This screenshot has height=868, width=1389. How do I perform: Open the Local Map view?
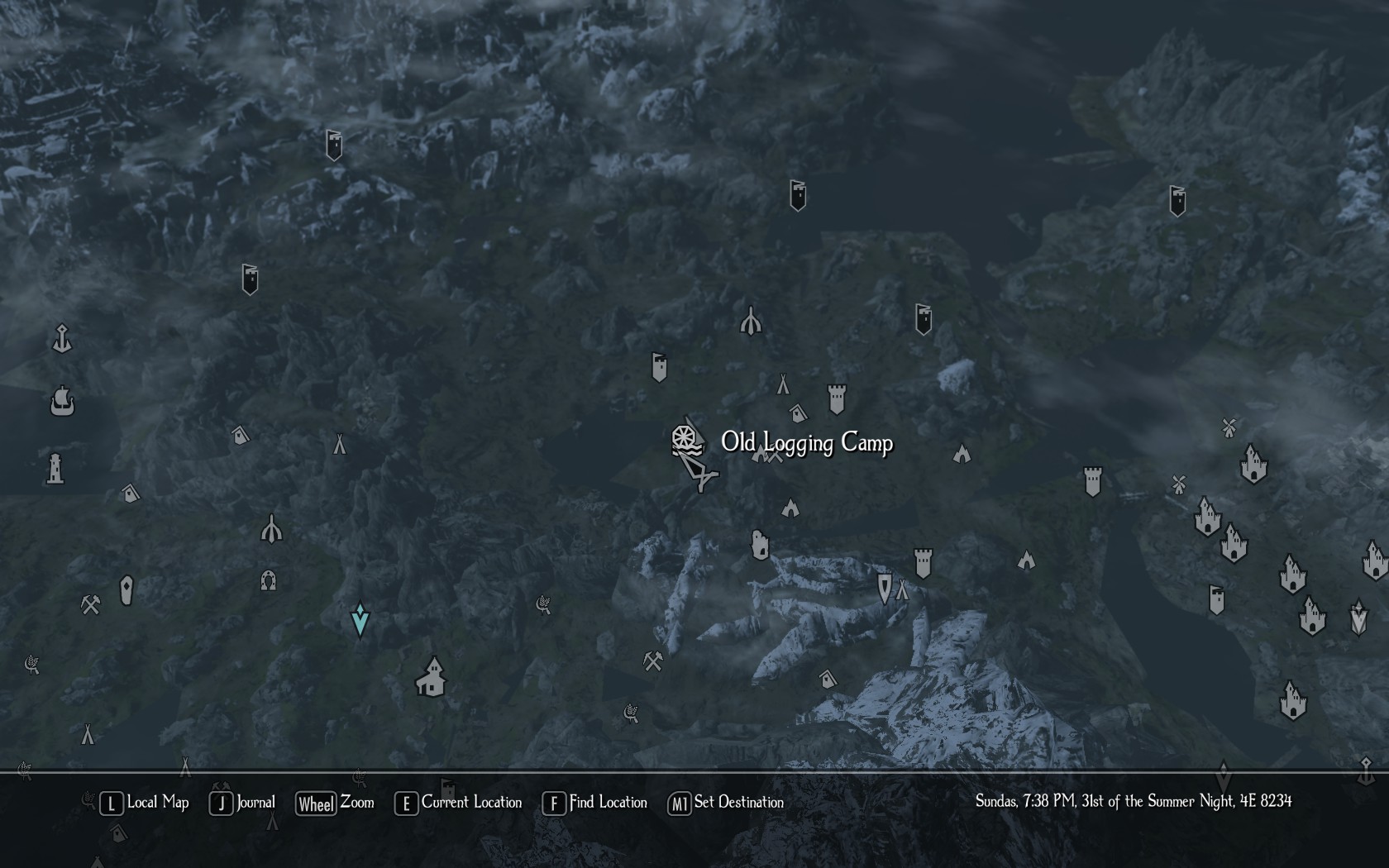click(145, 803)
